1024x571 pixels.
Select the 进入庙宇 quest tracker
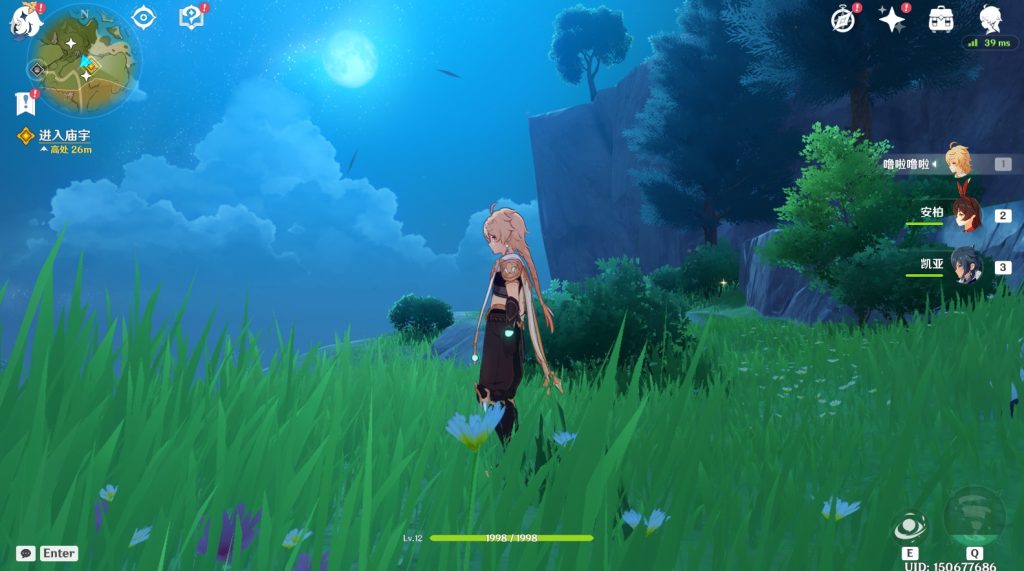tap(63, 135)
